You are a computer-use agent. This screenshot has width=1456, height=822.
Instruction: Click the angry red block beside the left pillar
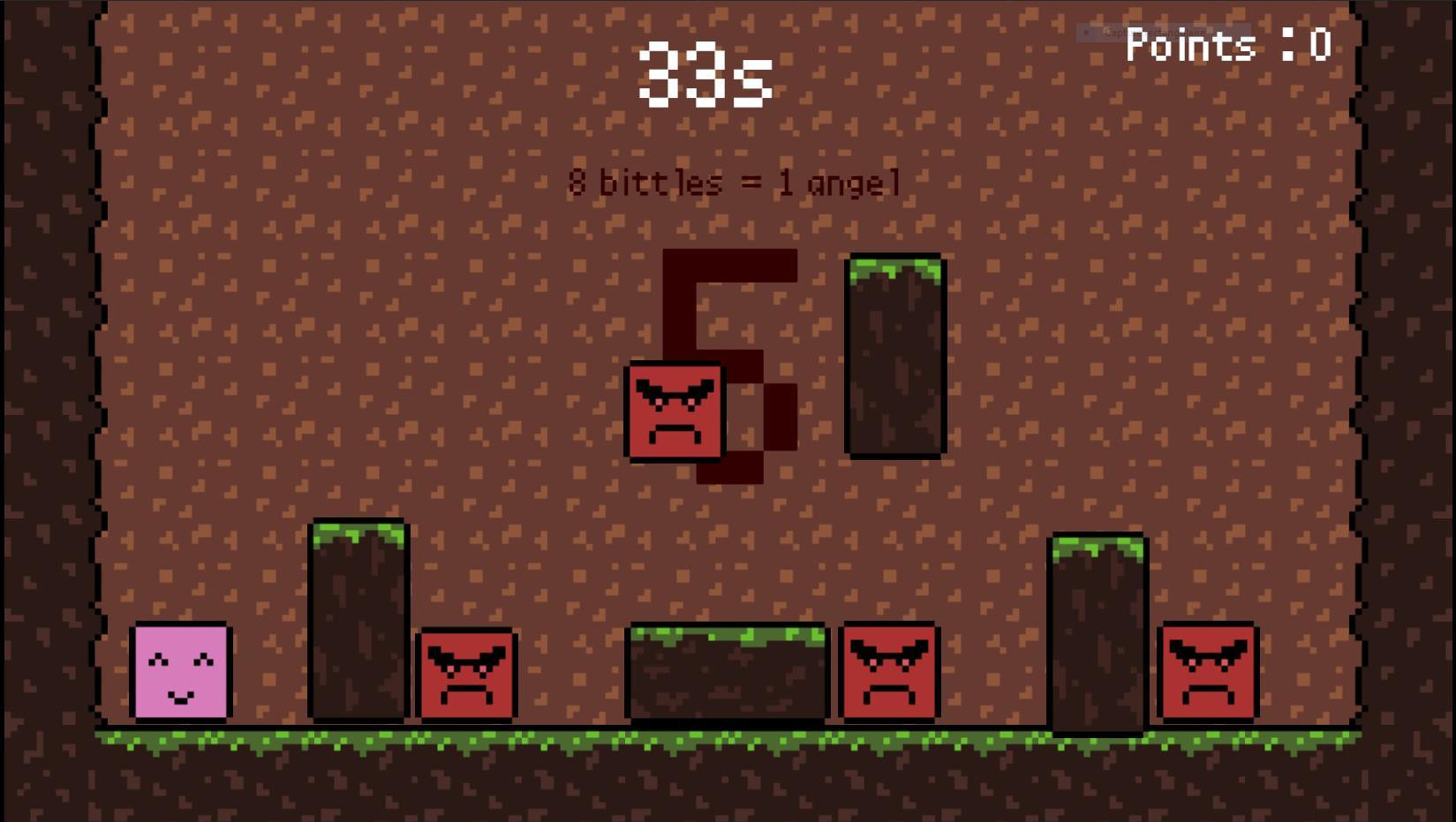tap(465, 674)
